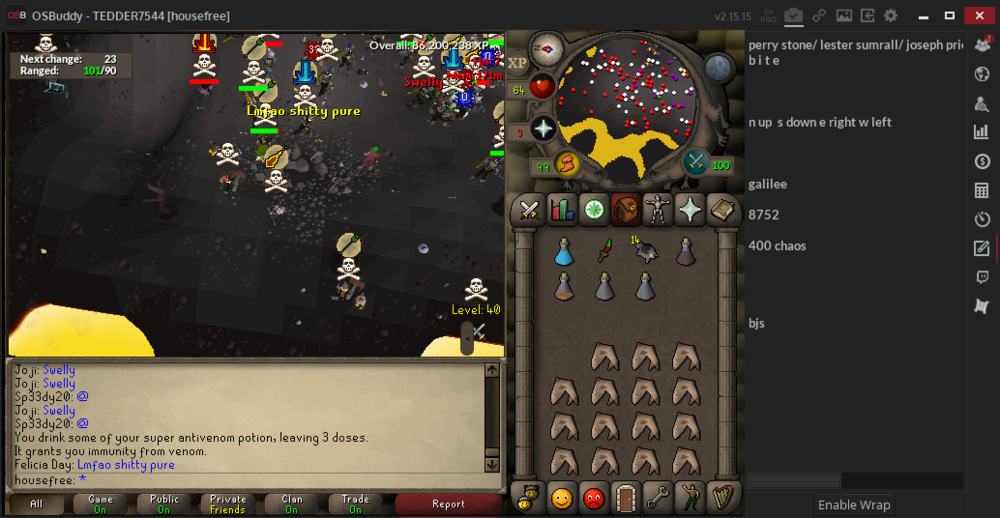The image size is (1000, 518).
Task: Open OSBuddy settings gear in title bar
Action: (x=891, y=16)
